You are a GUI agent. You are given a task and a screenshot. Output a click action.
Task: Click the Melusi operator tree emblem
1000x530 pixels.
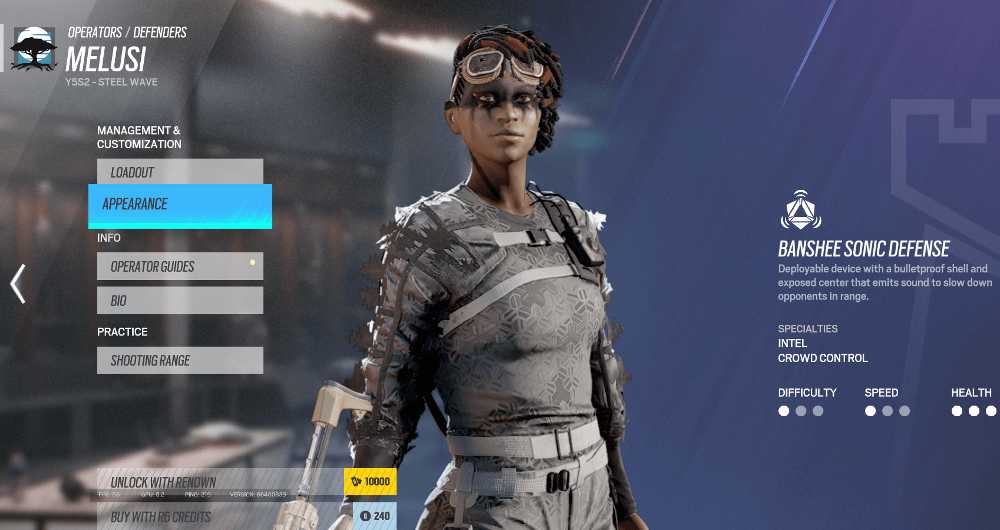click(33, 48)
